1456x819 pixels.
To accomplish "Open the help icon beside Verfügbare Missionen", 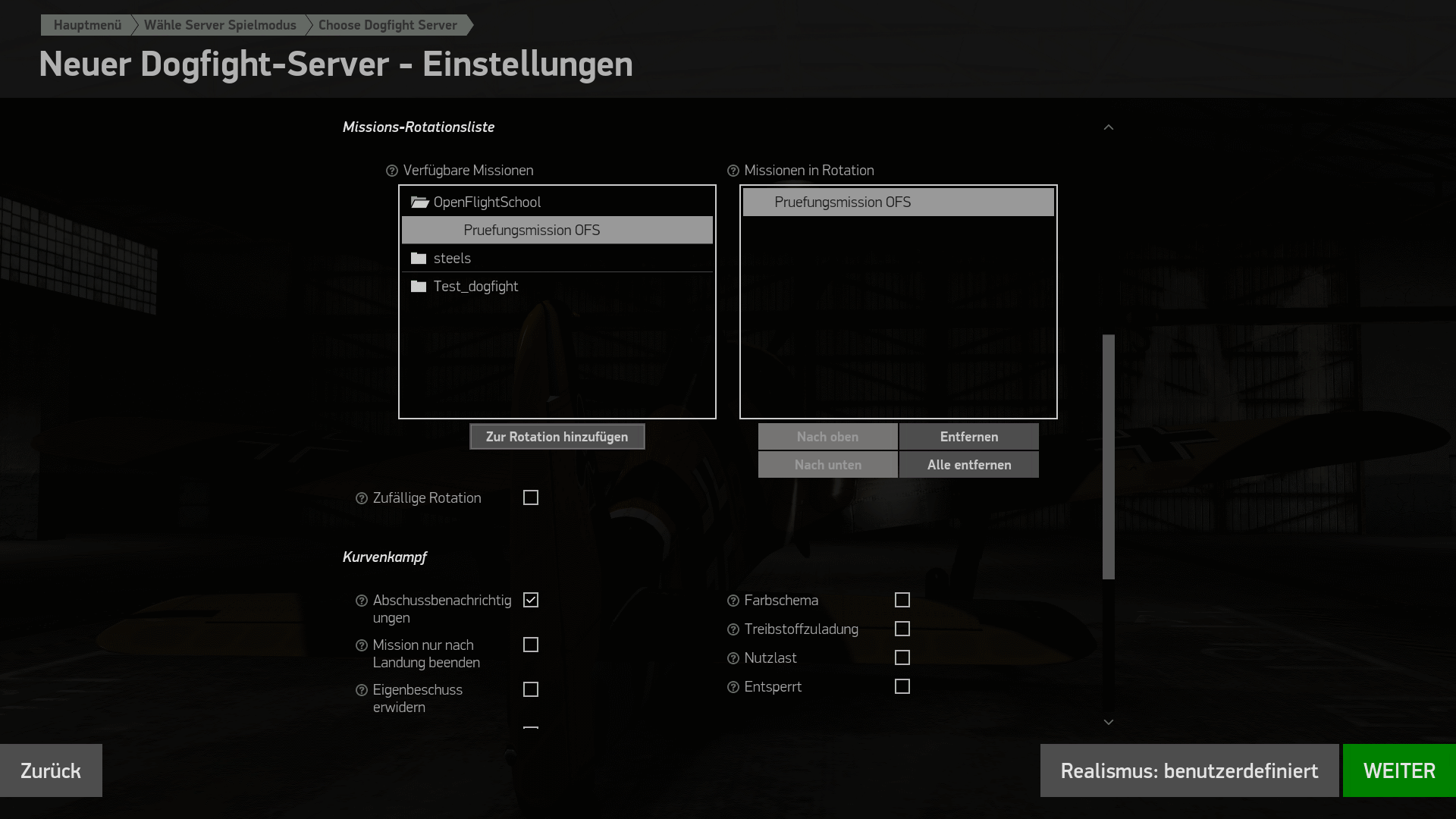I will 391,171.
